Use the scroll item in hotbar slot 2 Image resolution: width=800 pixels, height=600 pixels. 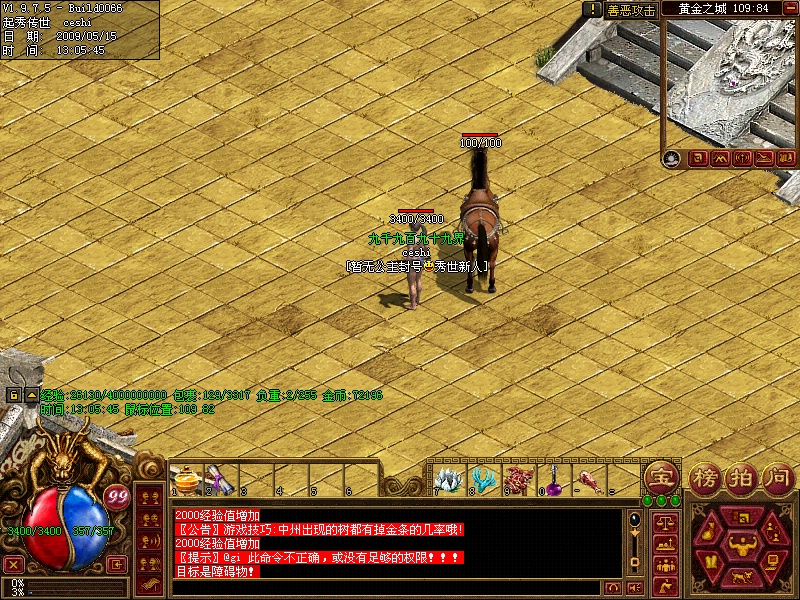[219, 480]
